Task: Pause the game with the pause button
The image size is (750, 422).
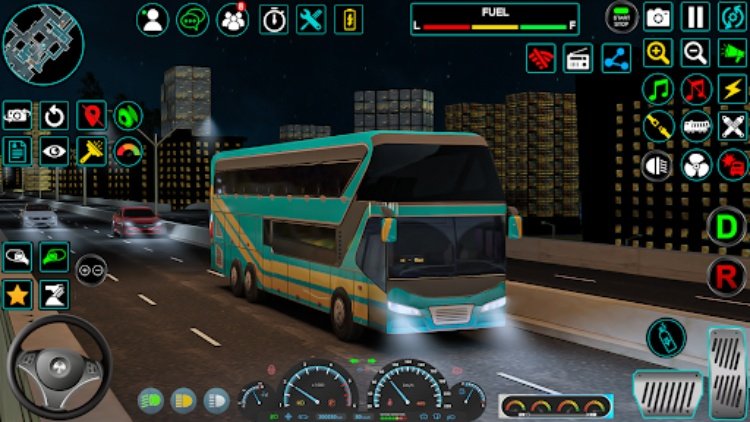Action: tap(696, 16)
